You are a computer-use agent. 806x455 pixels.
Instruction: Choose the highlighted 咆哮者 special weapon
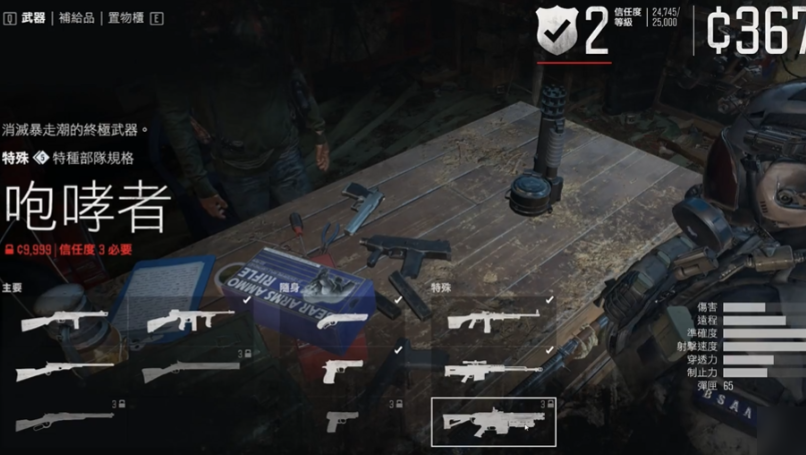pyautogui.click(x=493, y=421)
